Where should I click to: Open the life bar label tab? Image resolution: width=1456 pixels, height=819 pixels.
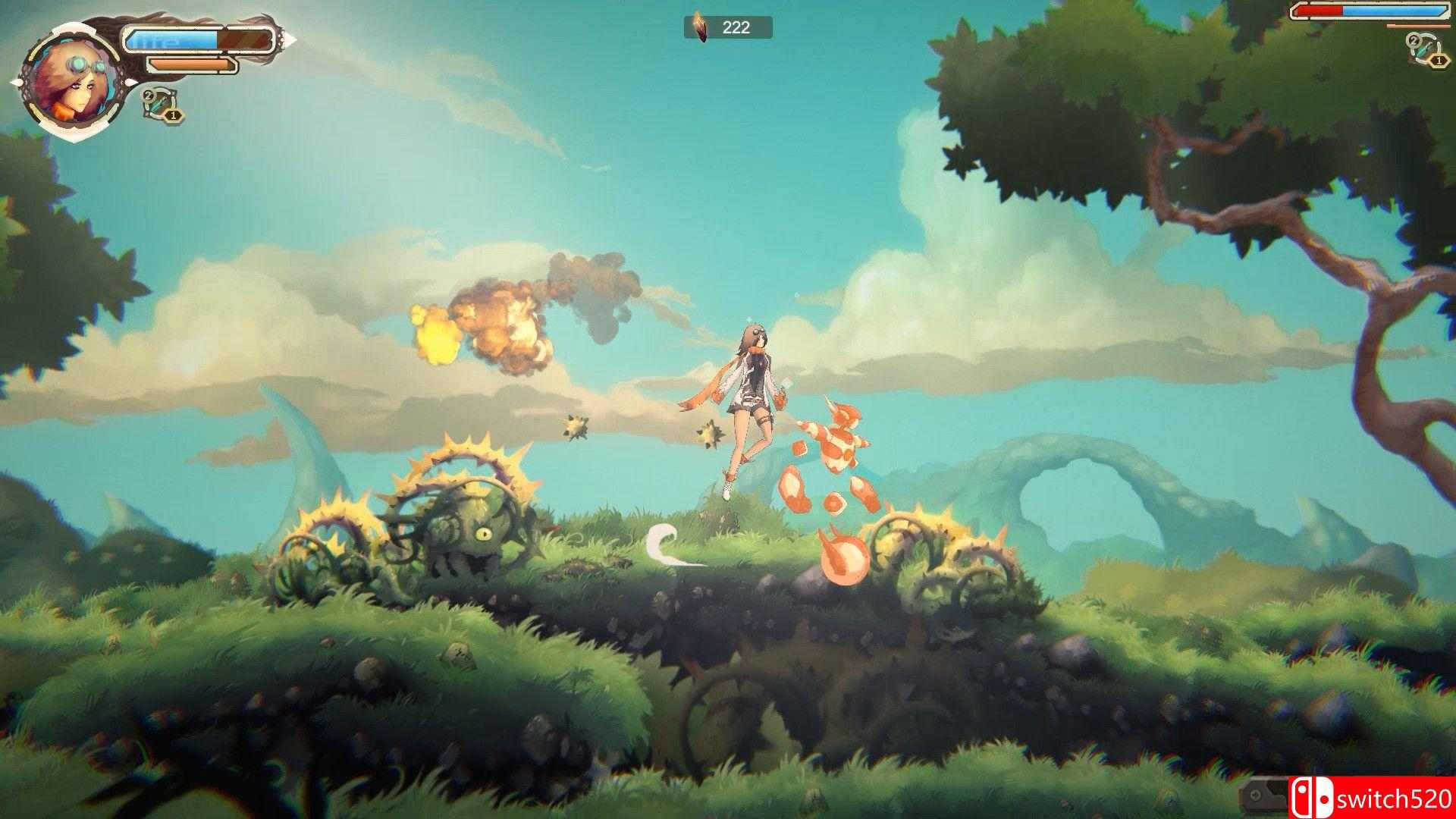pyautogui.click(x=156, y=40)
